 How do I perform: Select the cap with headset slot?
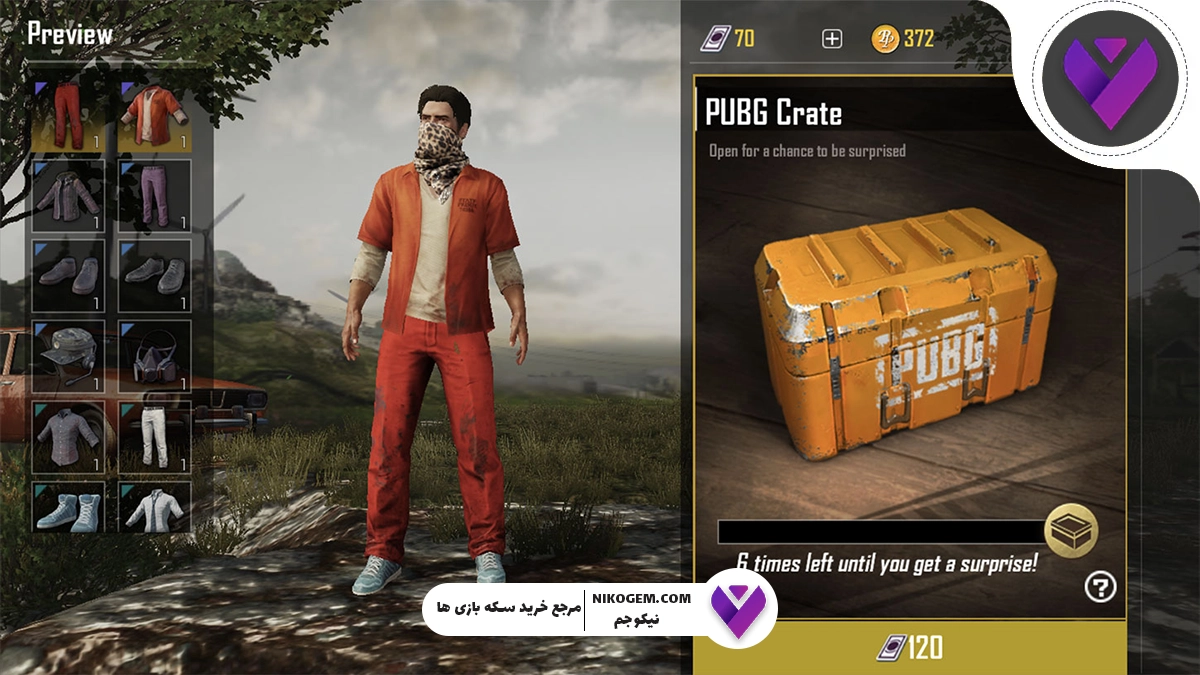click(x=68, y=357)
